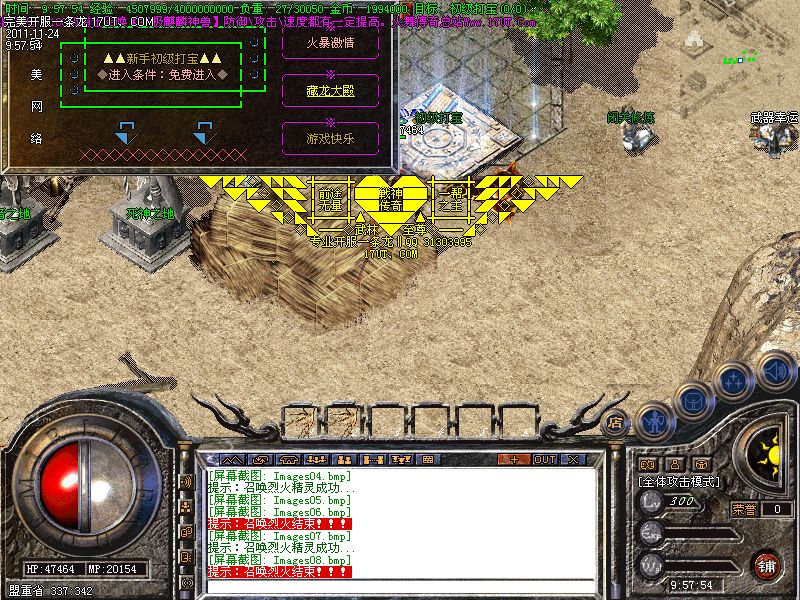Select the 火暴激情 menu button
Image resolution: width=800 pixels, height=600 pixels.
[330, 43]
